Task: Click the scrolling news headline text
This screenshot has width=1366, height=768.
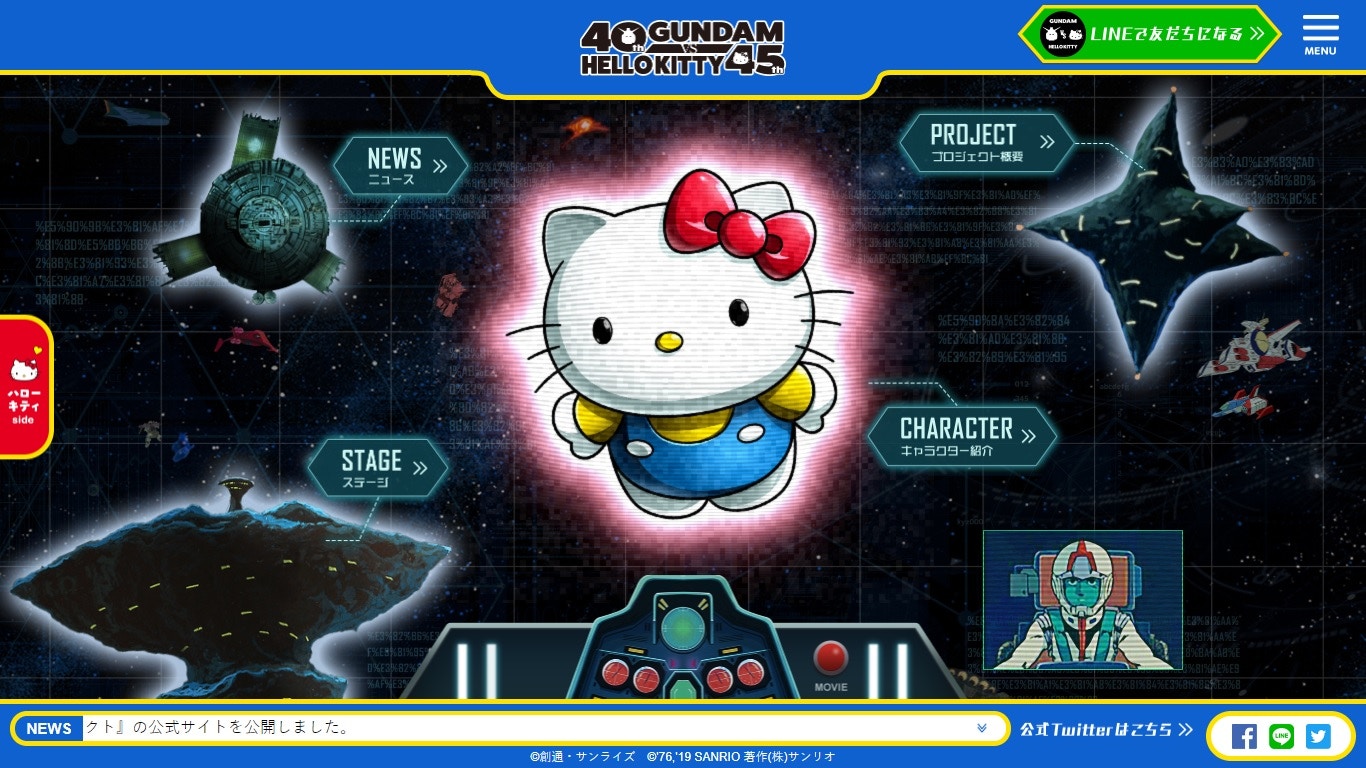Action: coord(220,728)
